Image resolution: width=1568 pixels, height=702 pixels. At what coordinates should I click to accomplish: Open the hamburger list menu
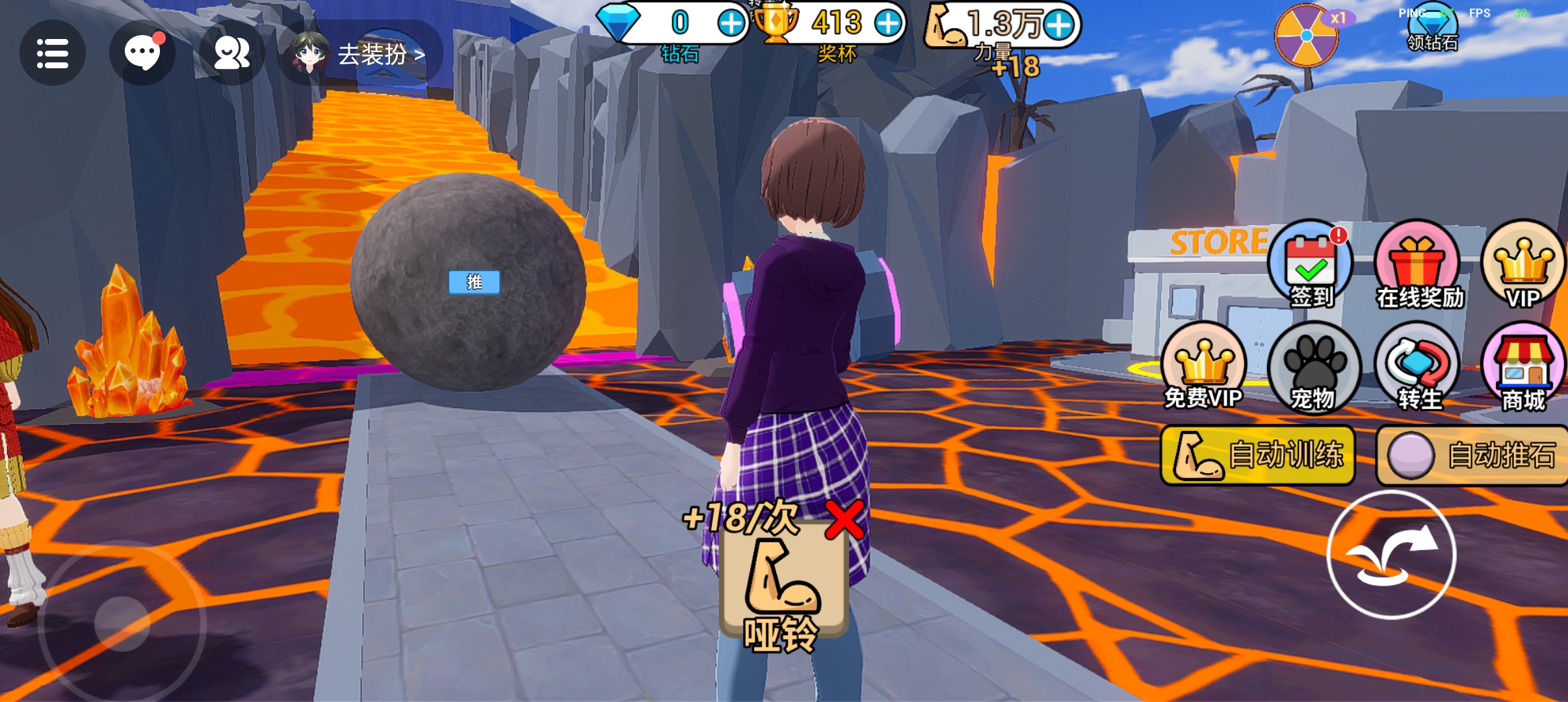(x=53, y=53)
